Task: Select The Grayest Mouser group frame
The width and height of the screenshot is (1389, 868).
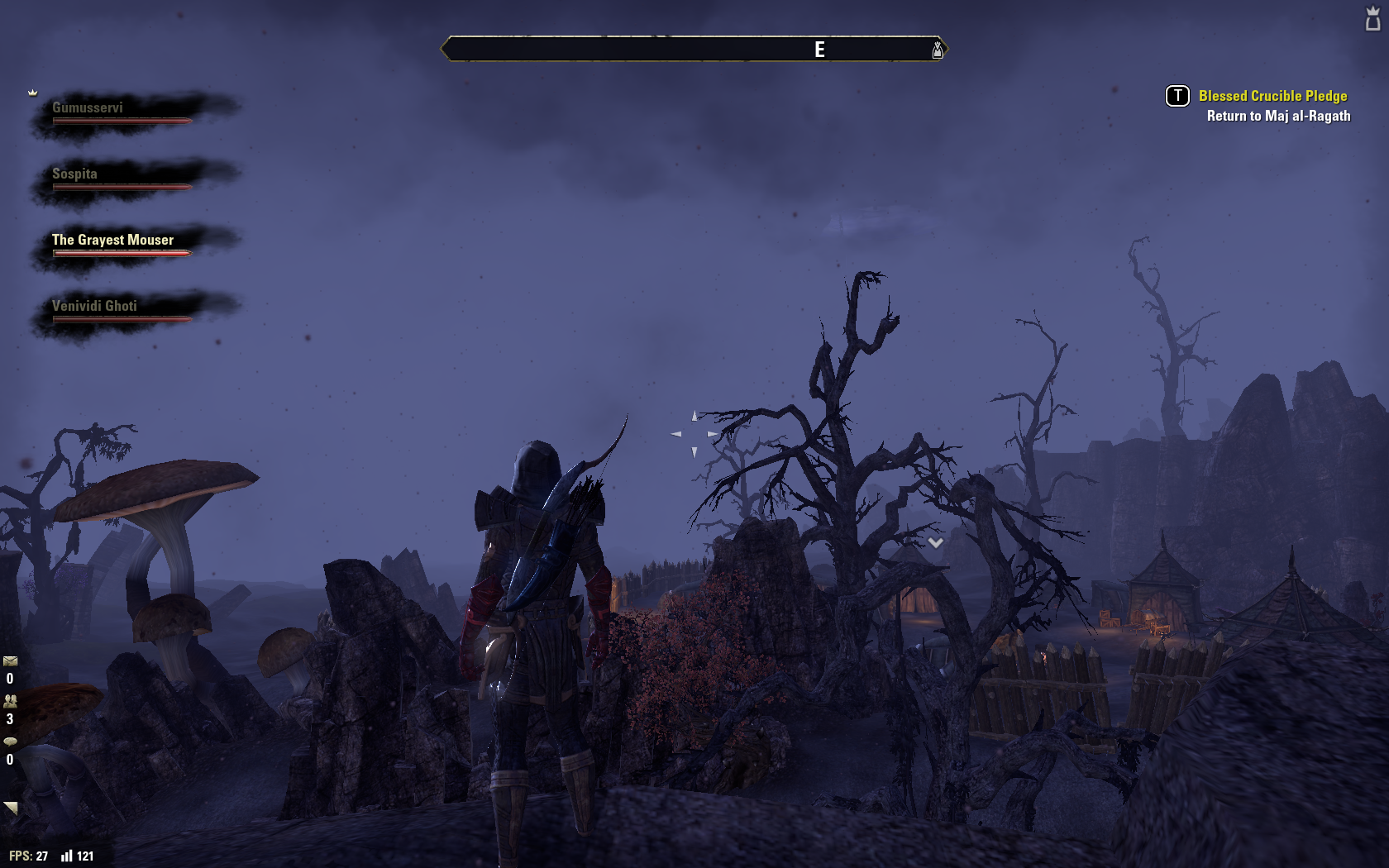Action: tap(112, 241)
